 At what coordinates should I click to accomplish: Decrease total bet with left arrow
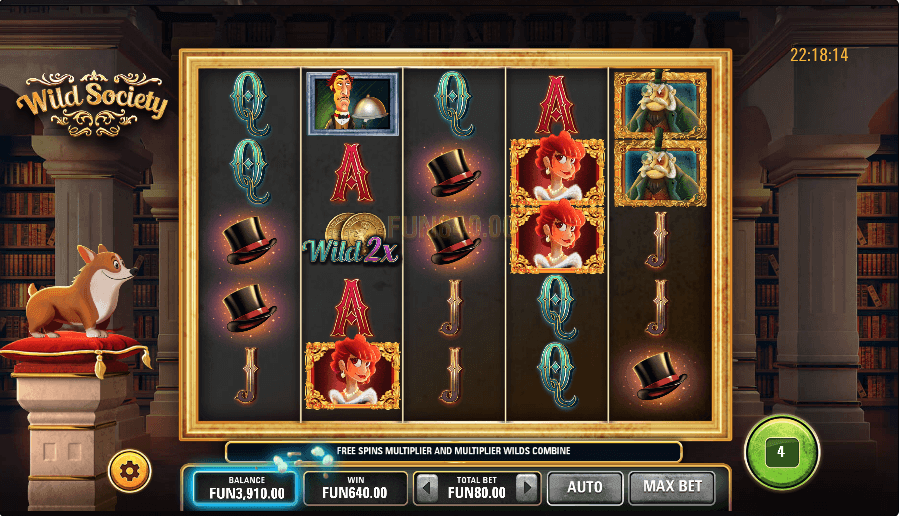[427, 489]
